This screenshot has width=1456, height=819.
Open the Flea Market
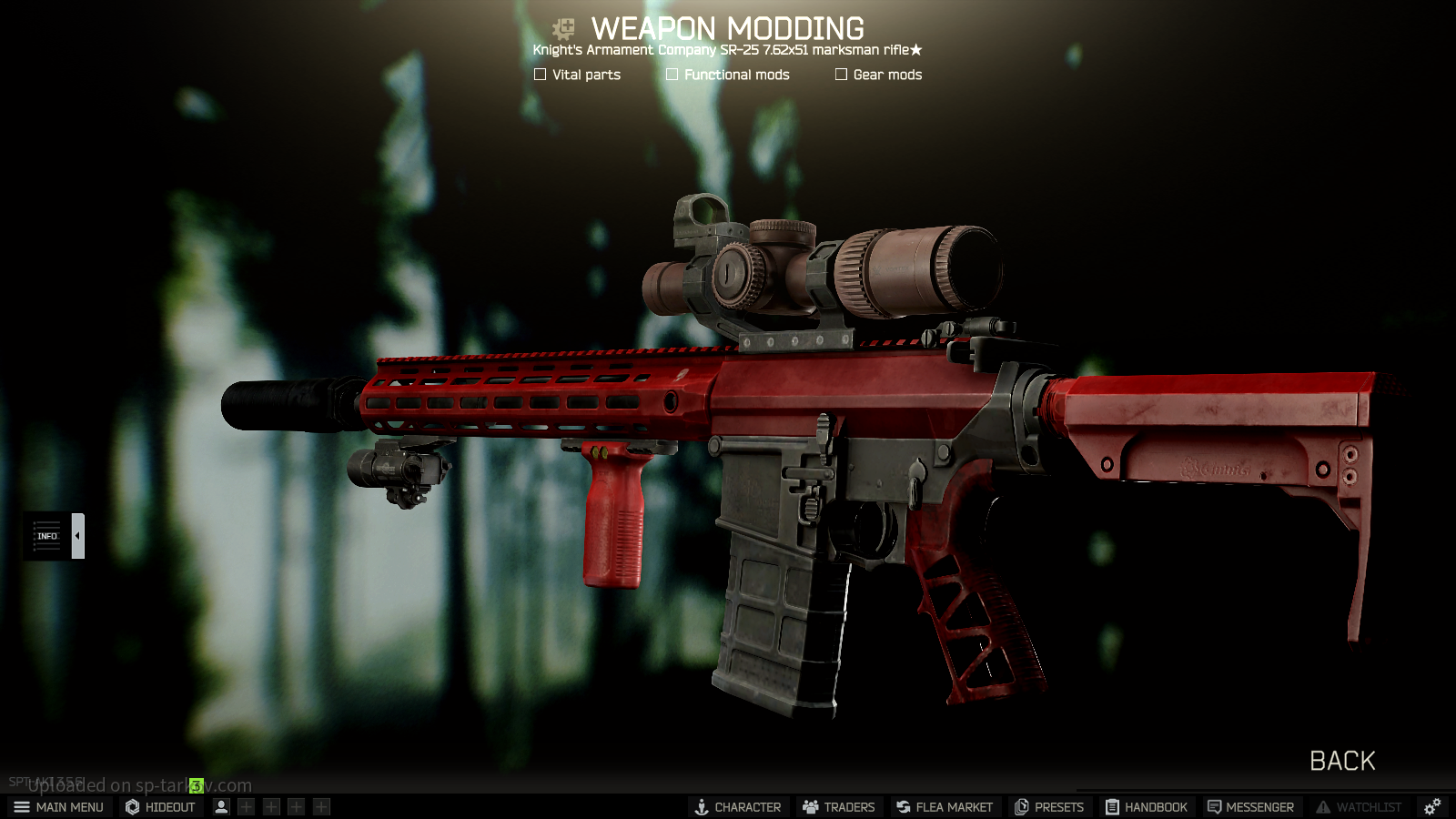944,807
